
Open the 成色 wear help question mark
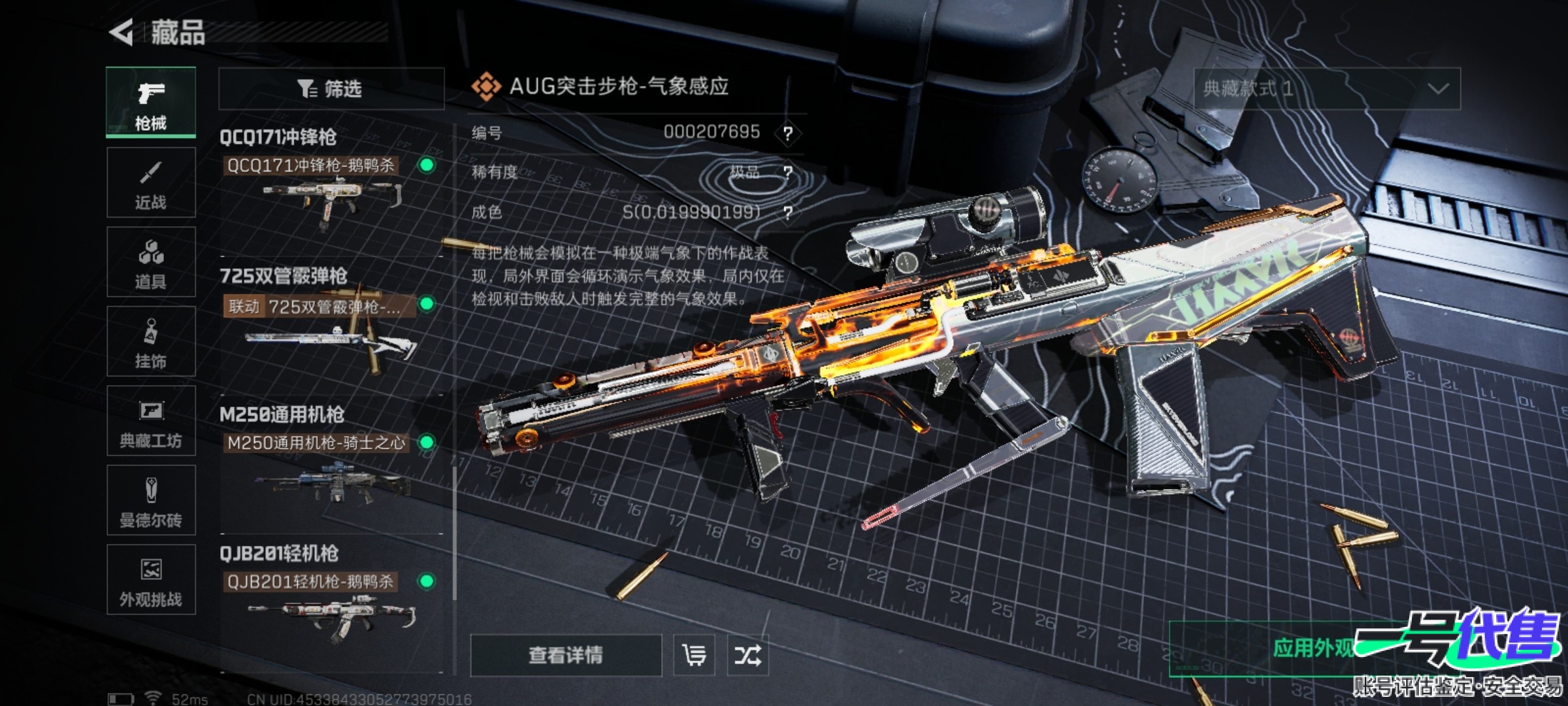click(788, 212)
